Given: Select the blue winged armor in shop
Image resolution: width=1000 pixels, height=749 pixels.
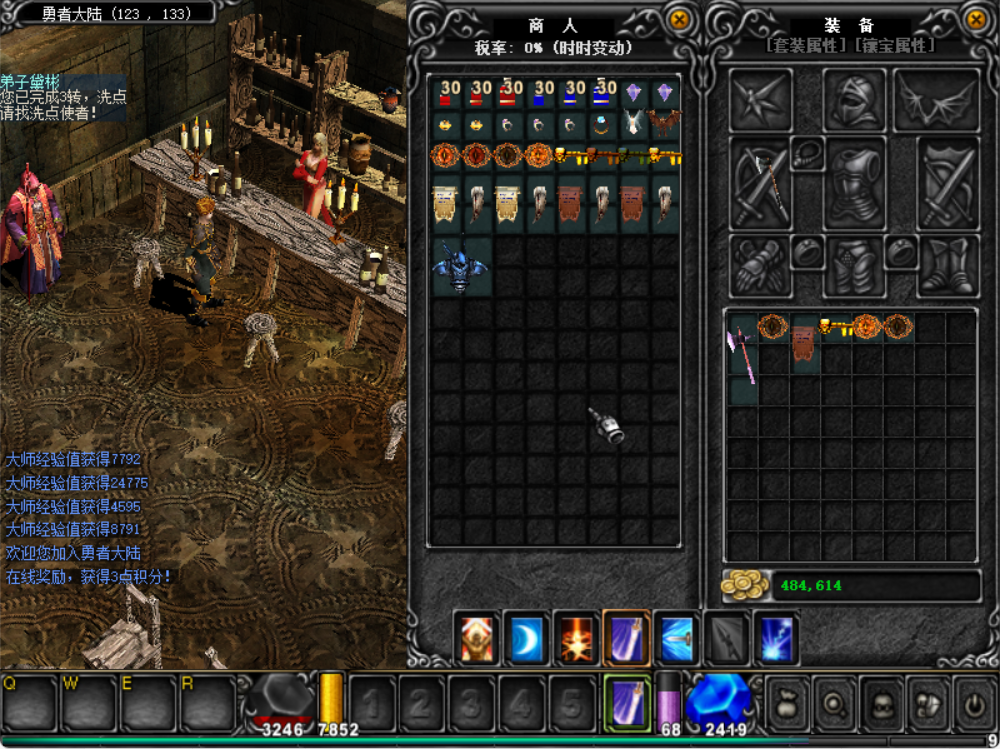Looking at the screenshot, I should pos(461,266).
